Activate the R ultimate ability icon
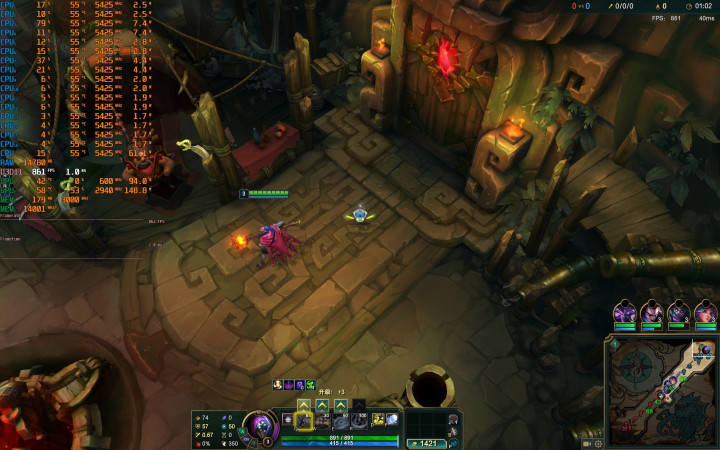720x450 pixels. (358, 421)
